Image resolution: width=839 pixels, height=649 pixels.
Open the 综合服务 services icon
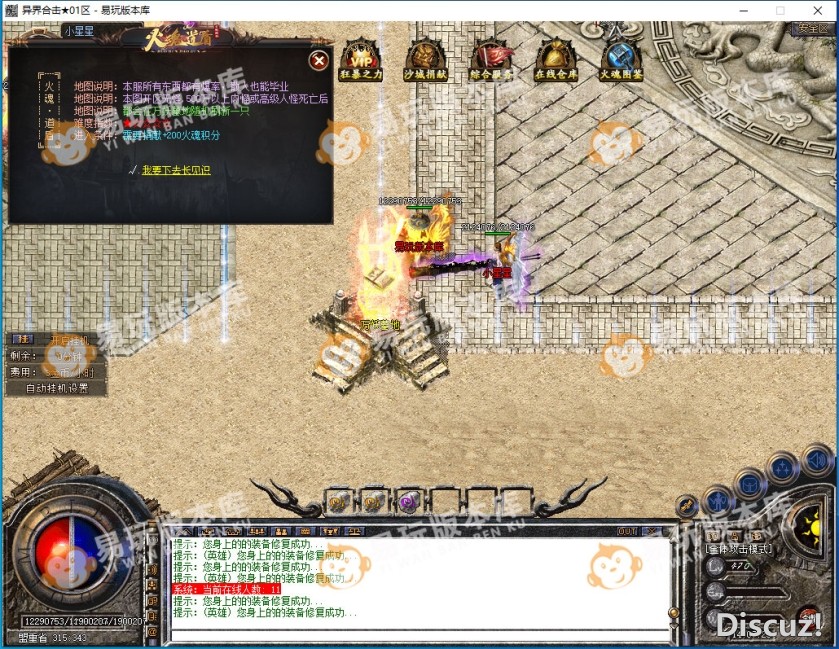point(491,60)
